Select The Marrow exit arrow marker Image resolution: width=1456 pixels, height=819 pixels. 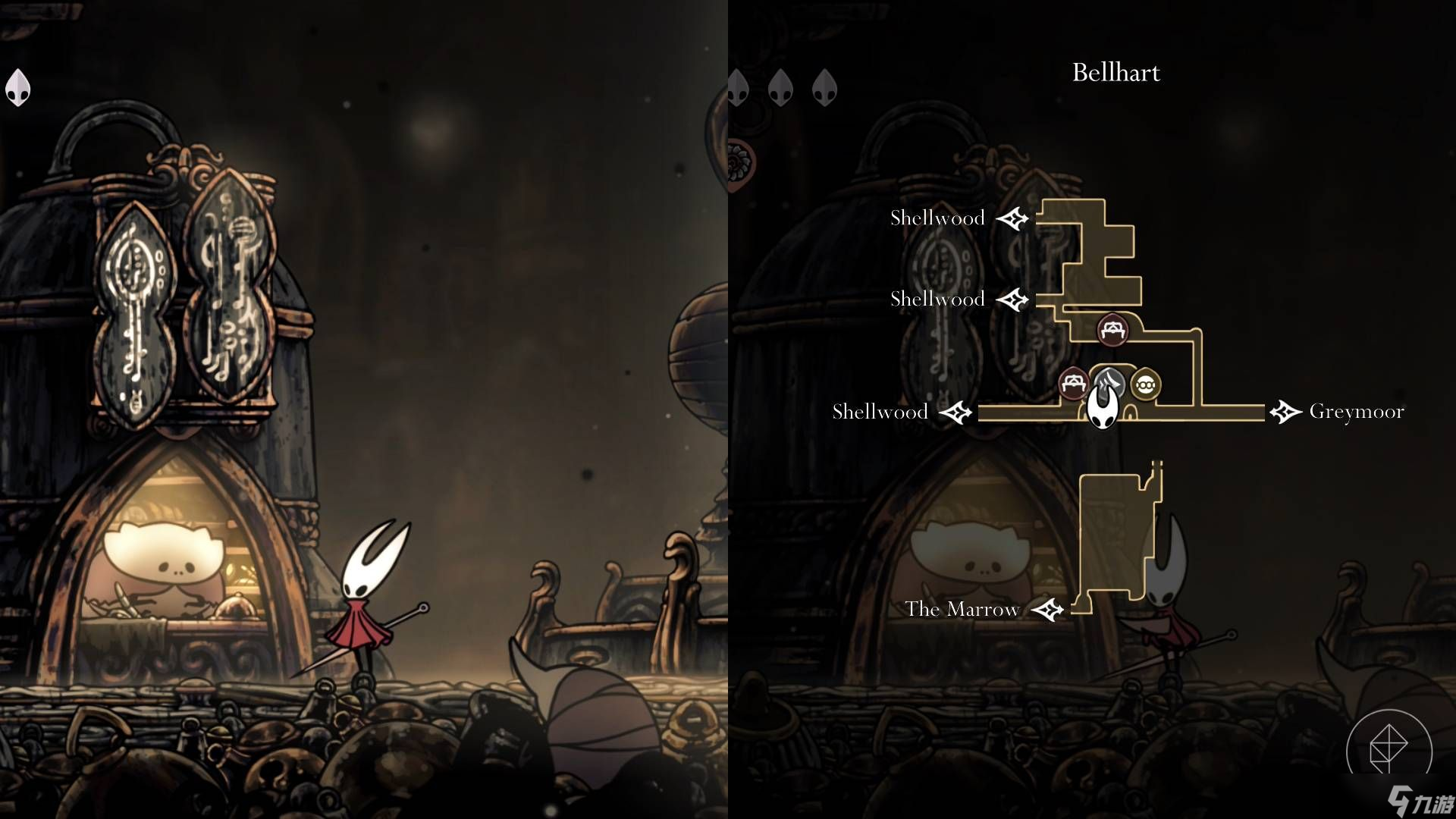[1048, 610]
